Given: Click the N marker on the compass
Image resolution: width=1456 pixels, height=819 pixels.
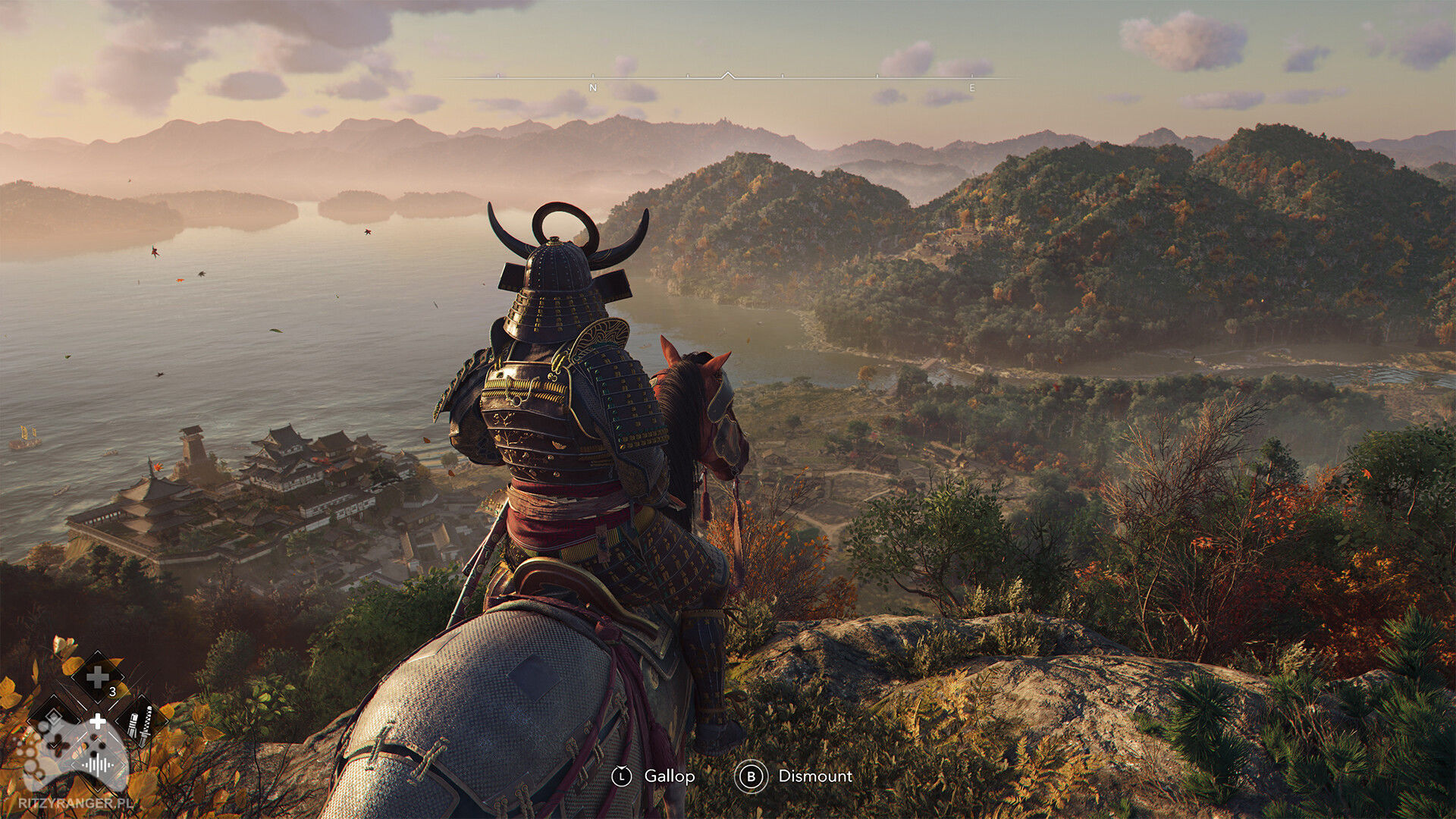Looking at the screenshot, I should [592, 87].
